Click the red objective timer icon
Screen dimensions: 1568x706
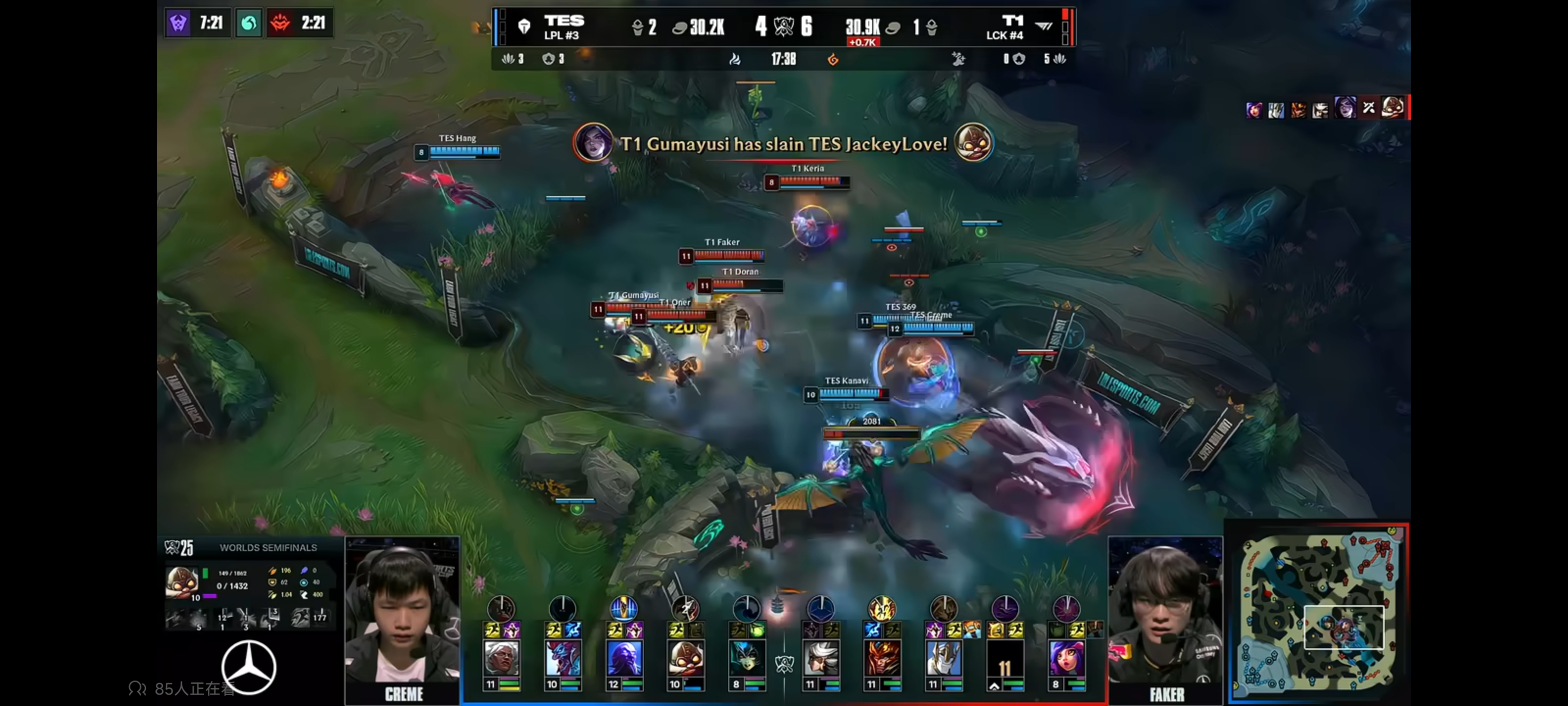[280, 23]
